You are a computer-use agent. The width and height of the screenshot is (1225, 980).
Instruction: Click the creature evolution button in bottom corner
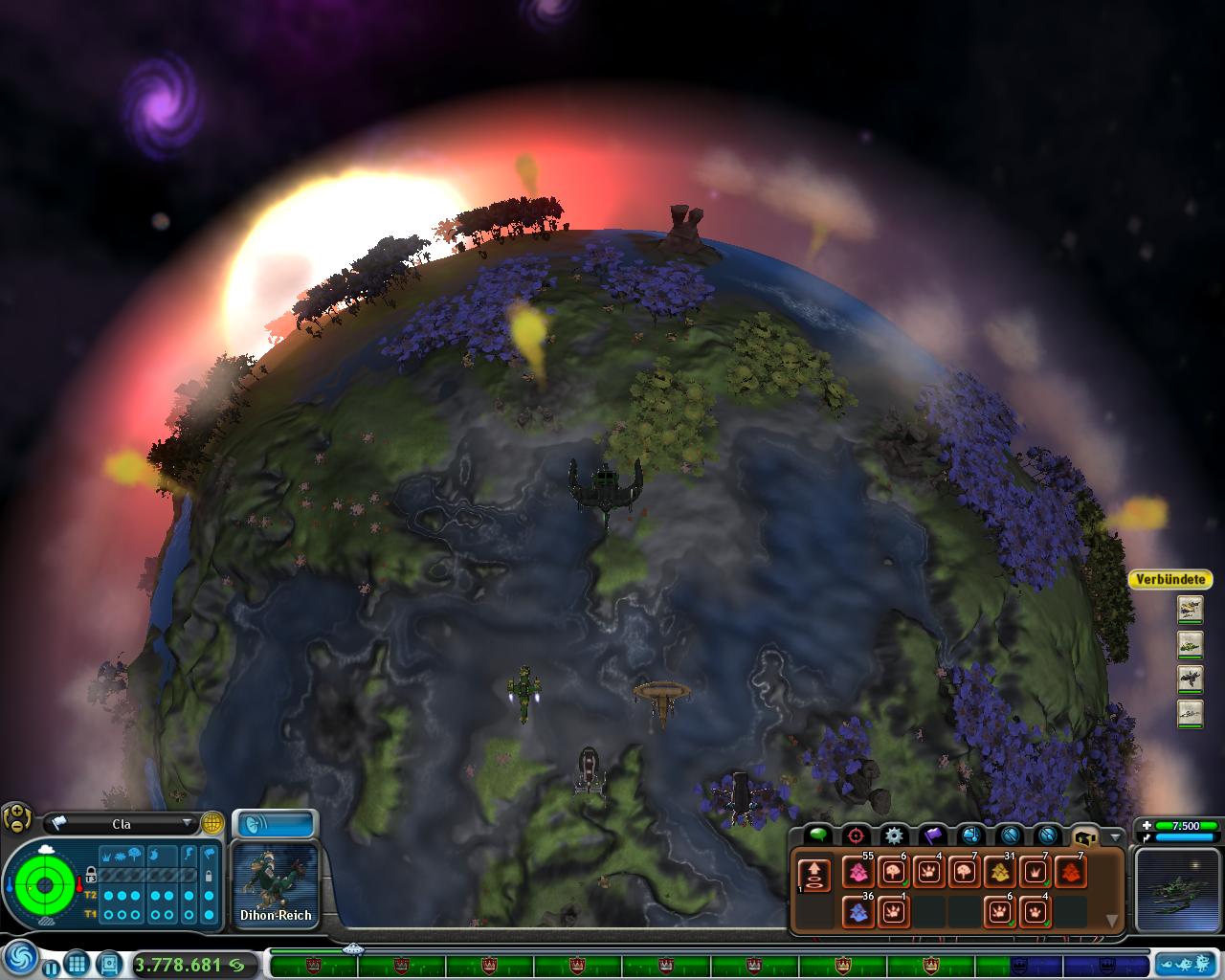click(x=1186, y=963)
